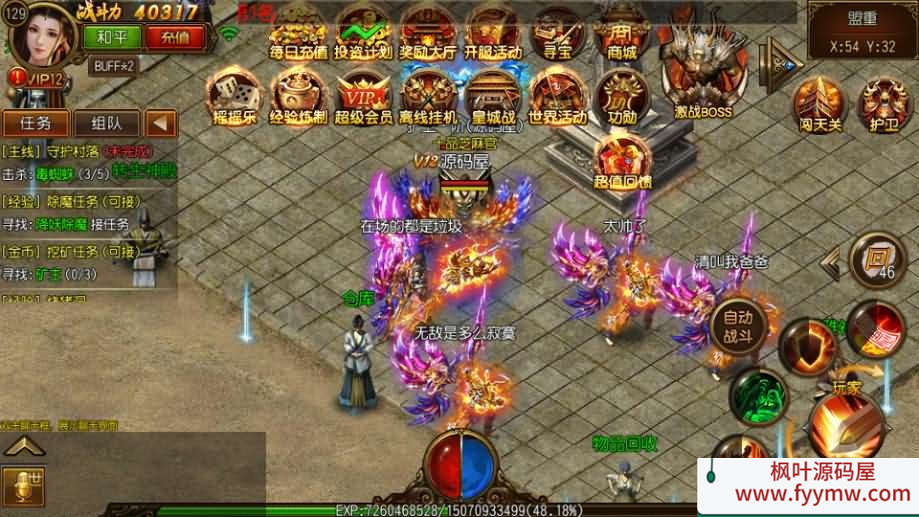
Task: Open the 经验炼制 experience refining icon
Action: click(298, 95)
